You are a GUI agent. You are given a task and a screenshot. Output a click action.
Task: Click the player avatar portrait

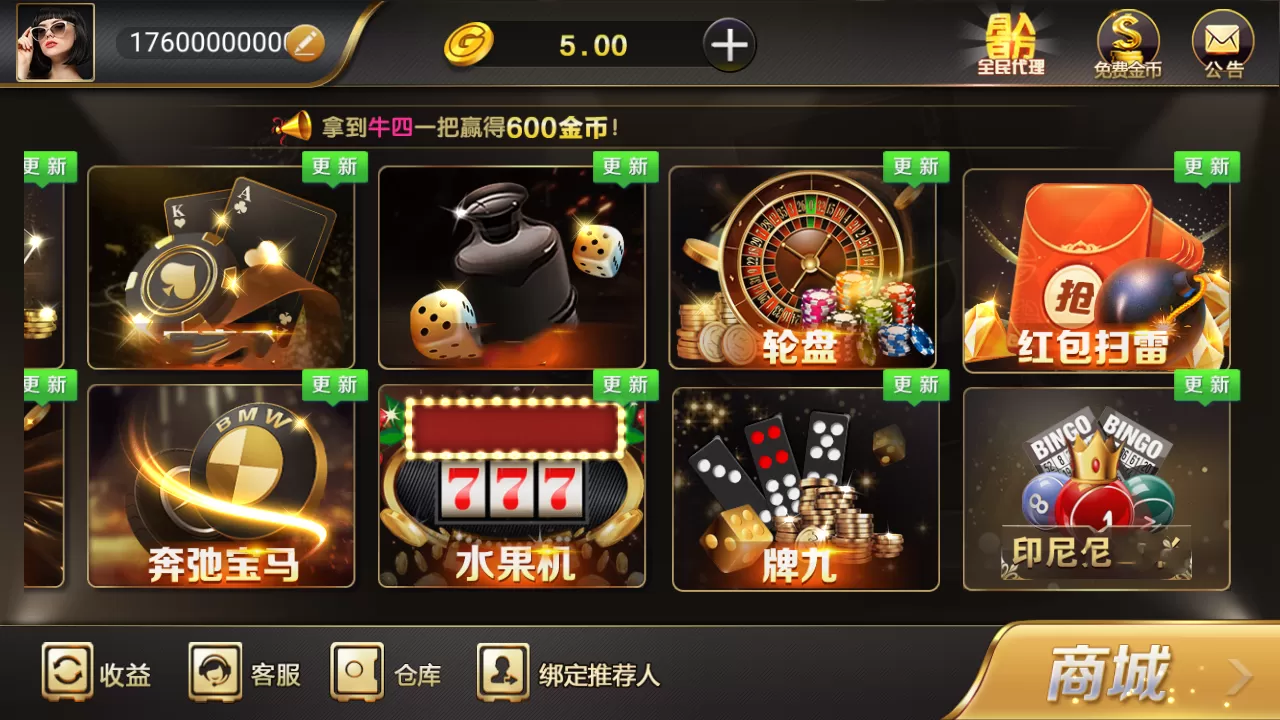coord(55,42)
